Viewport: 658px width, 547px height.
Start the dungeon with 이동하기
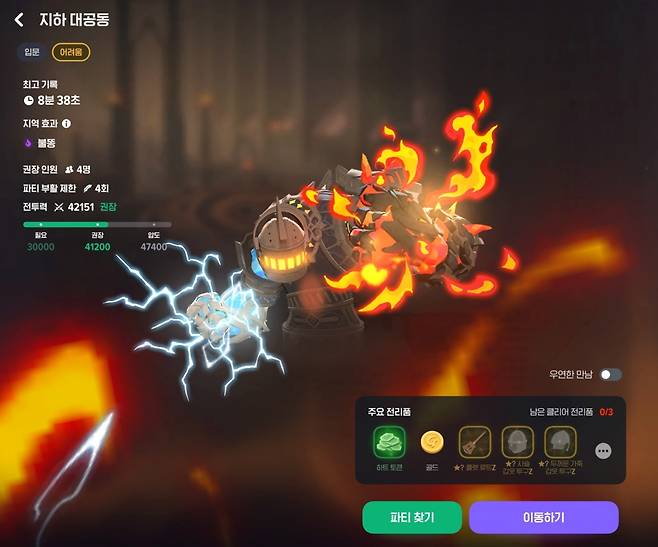(543, 517)
